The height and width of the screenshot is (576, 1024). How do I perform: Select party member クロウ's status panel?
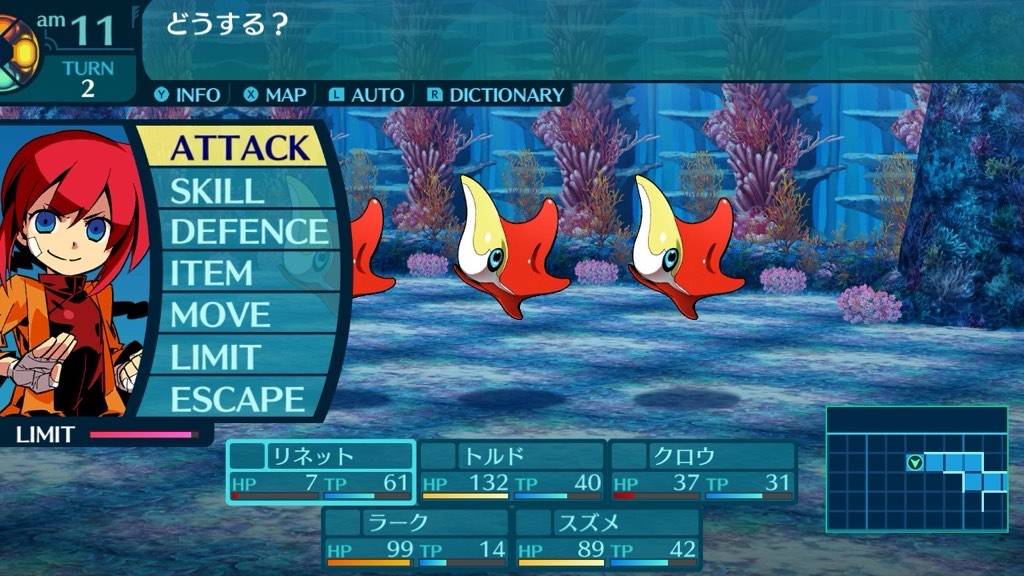[703, 471]
